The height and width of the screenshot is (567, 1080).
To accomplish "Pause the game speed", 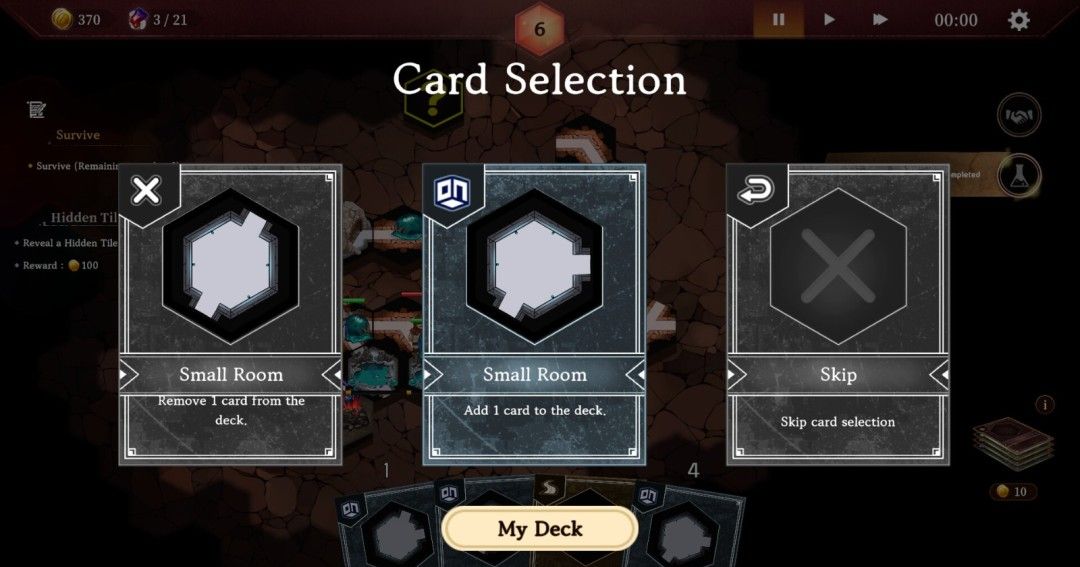I will click(778, 20).
